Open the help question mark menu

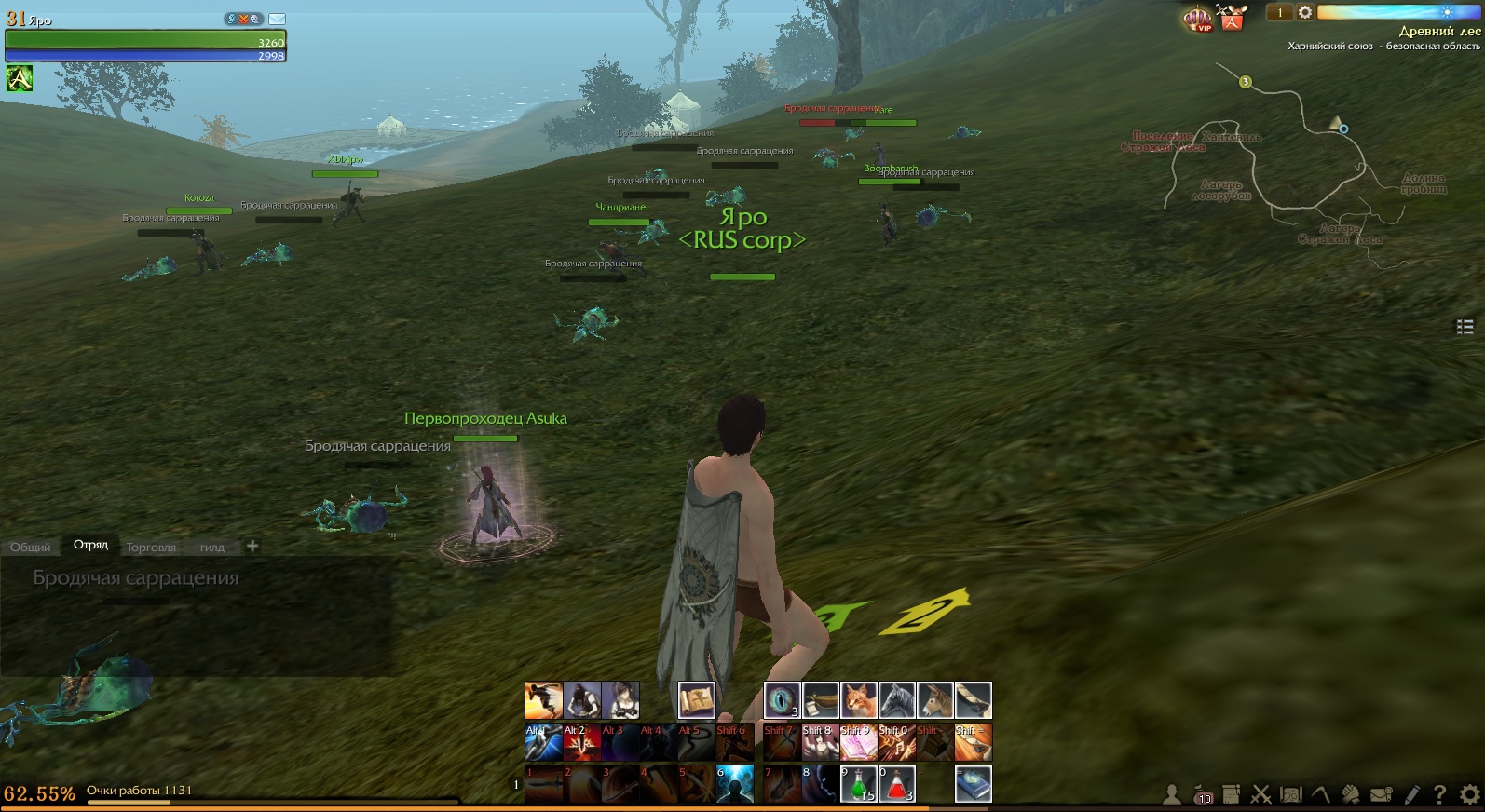[x=1439, y=794]
